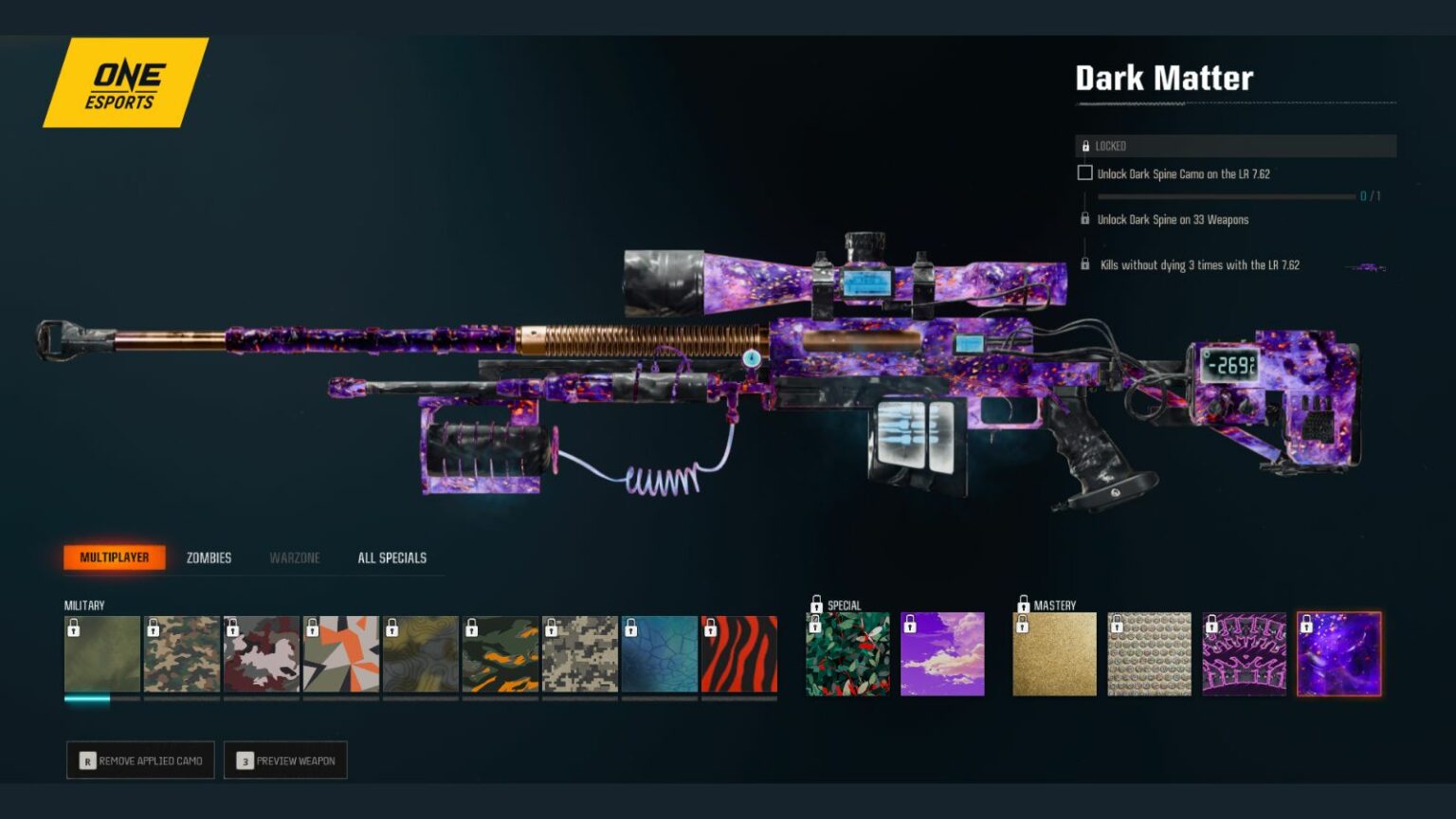Check the Unlock Dark Spine Camo challenge box
1456x819 pixels.
pyautogui.click(x=1083, y=173)
